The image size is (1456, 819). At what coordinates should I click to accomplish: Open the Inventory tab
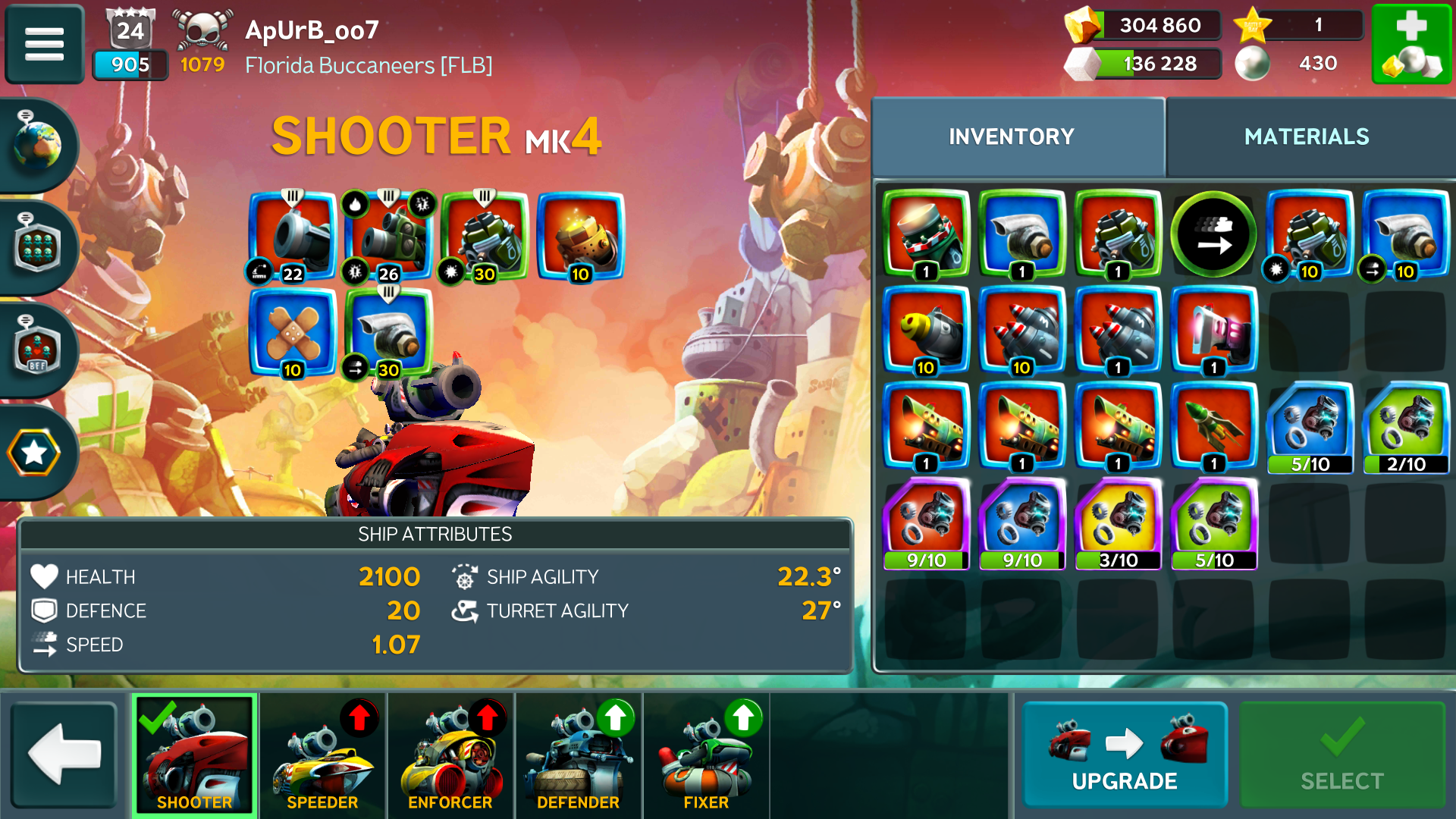(x=1012, y=136)
